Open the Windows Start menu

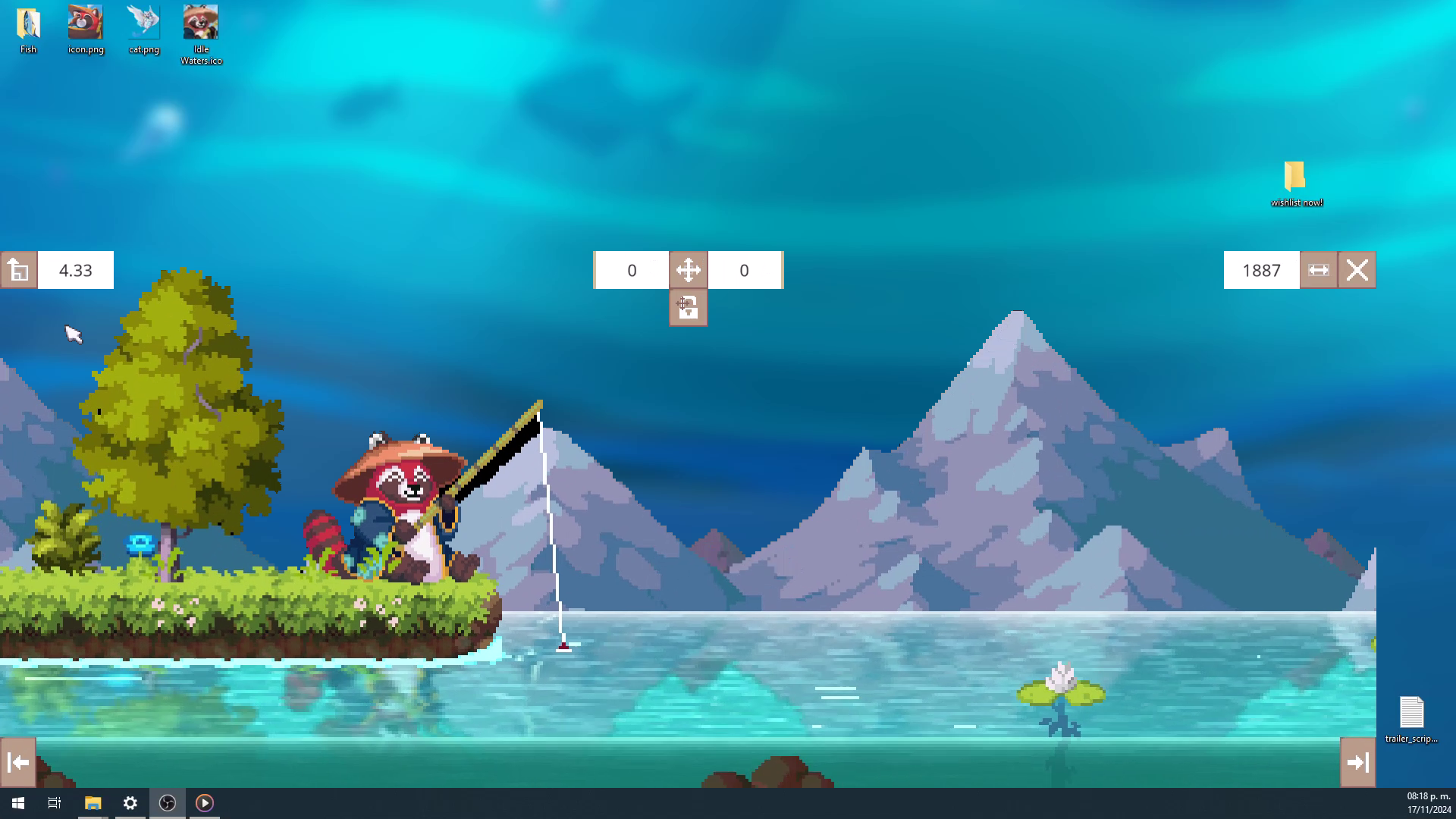[18, 803]
